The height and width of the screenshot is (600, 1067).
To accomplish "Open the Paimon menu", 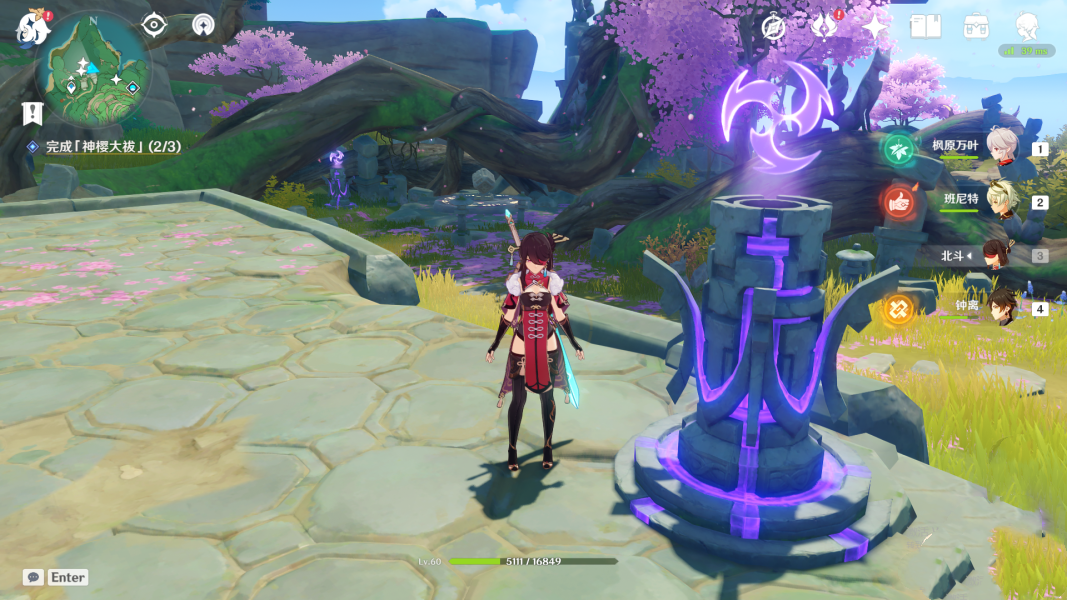I will tap(32, 27).
